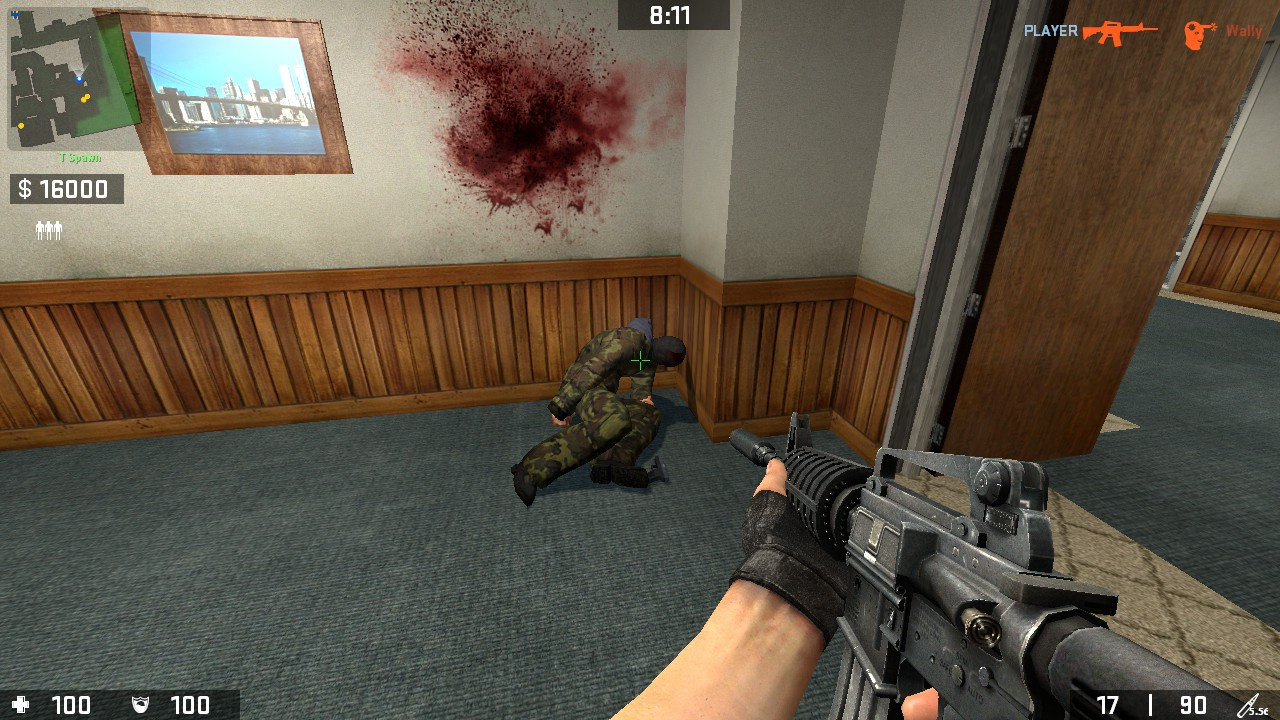
Task: Select the M4 rifle icon in the kill feed
Action: point(1120,31)
